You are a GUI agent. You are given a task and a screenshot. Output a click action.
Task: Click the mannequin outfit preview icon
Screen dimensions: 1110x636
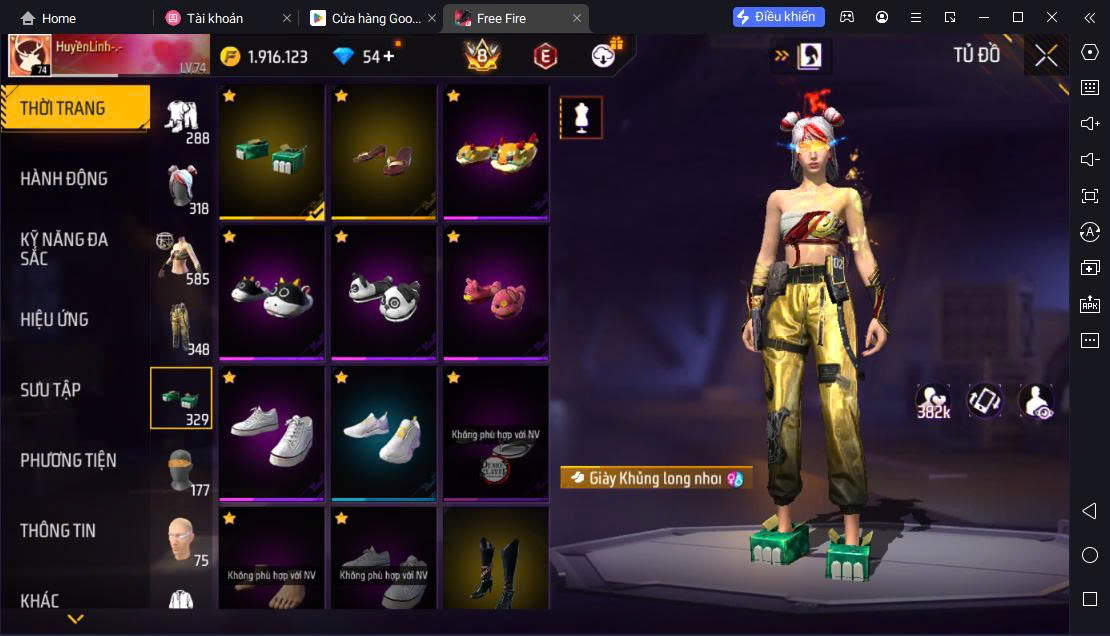pyautogui.click(x=581, y=117)
